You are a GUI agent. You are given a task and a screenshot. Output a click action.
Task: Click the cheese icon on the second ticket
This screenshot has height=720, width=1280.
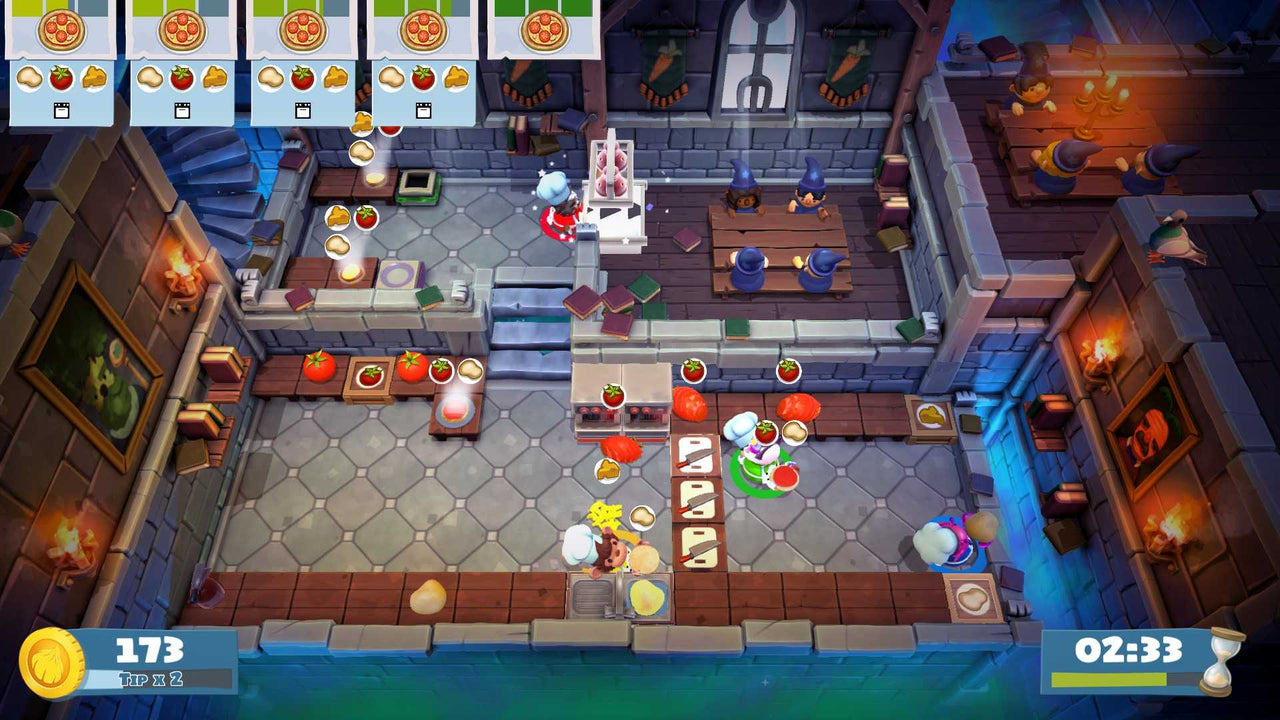tap(212, 77)
